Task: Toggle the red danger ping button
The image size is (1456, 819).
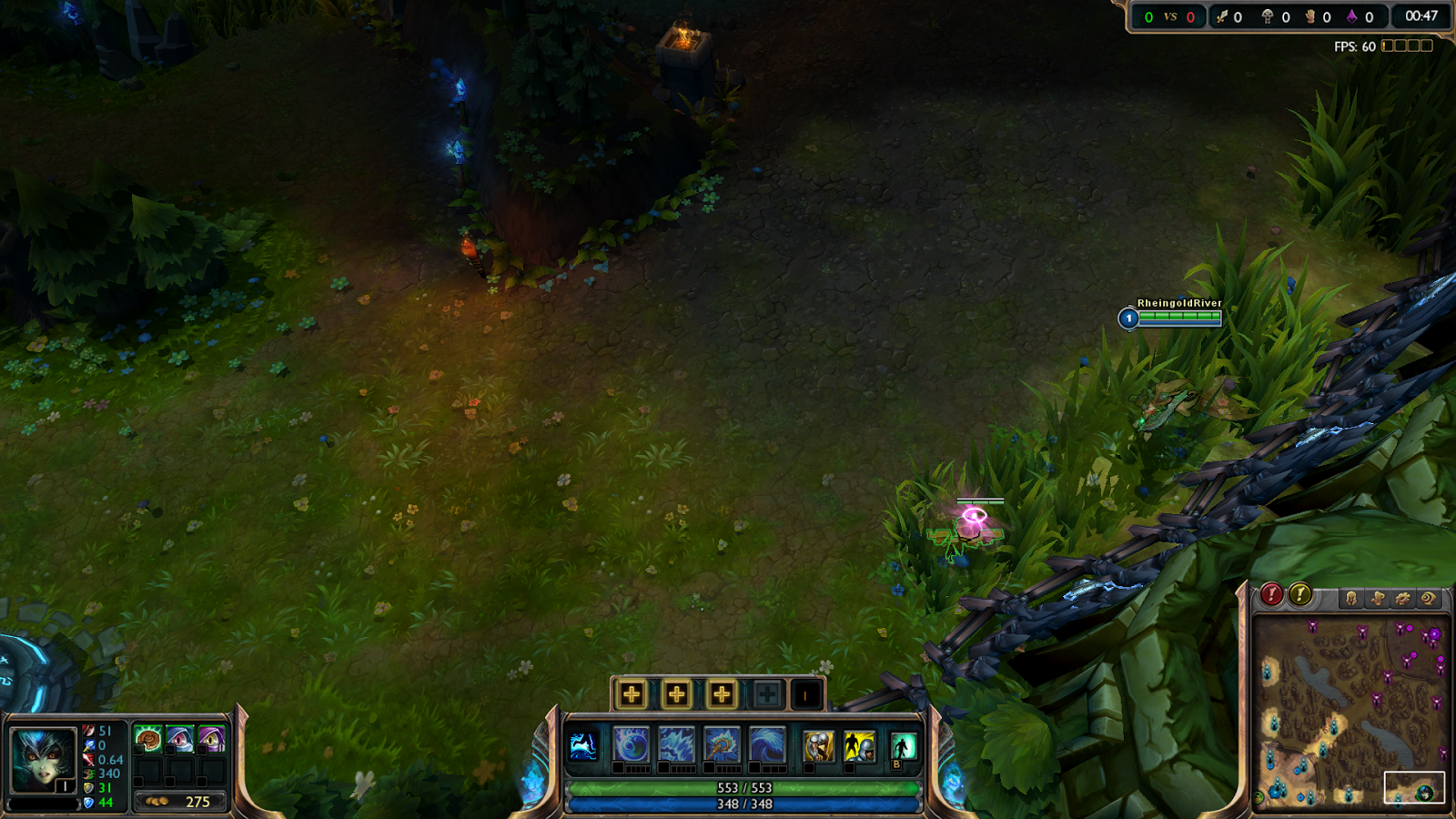Action: coord(1271,593)
